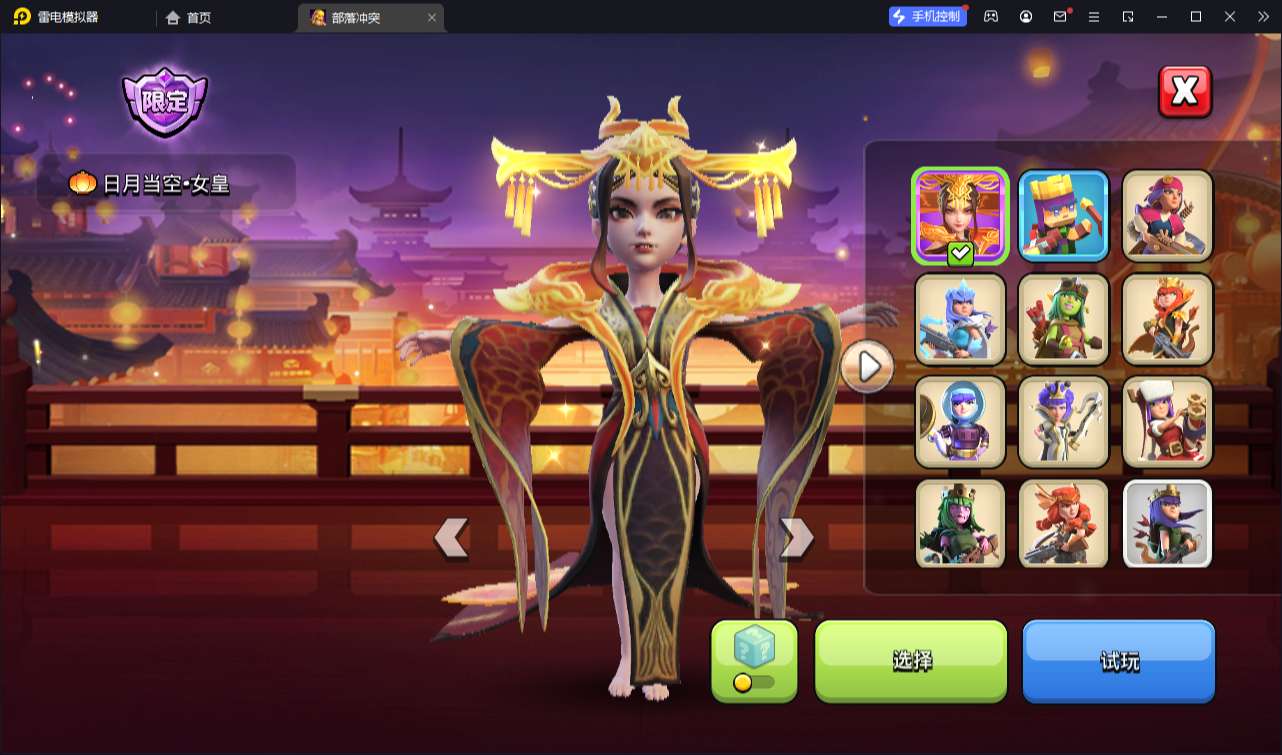Select the ice queen archer skin
This screenshot has height=755, width=1282.
(960, 319)
